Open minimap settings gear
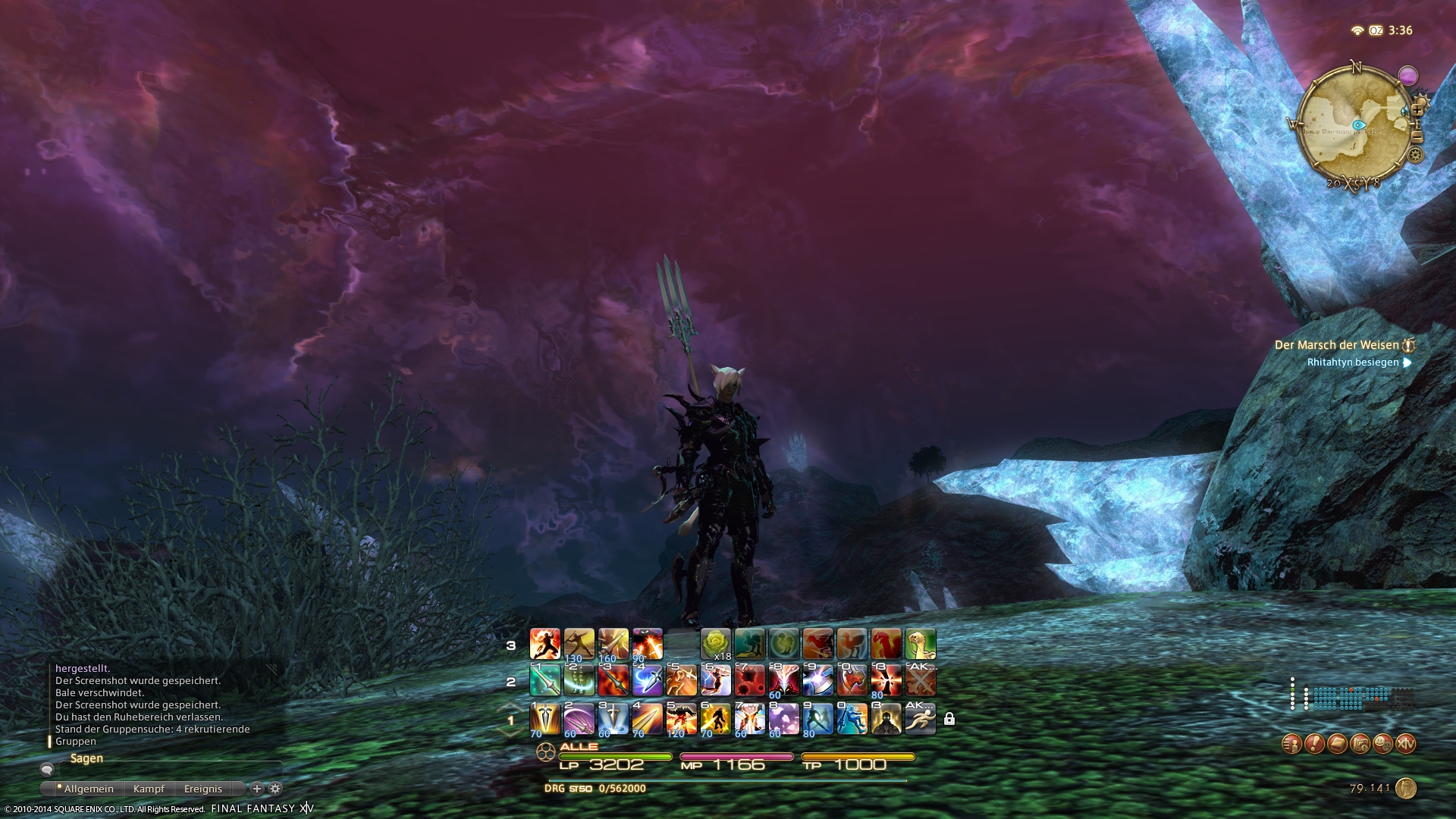1456x819 pixels. (x=1415, y=155)
